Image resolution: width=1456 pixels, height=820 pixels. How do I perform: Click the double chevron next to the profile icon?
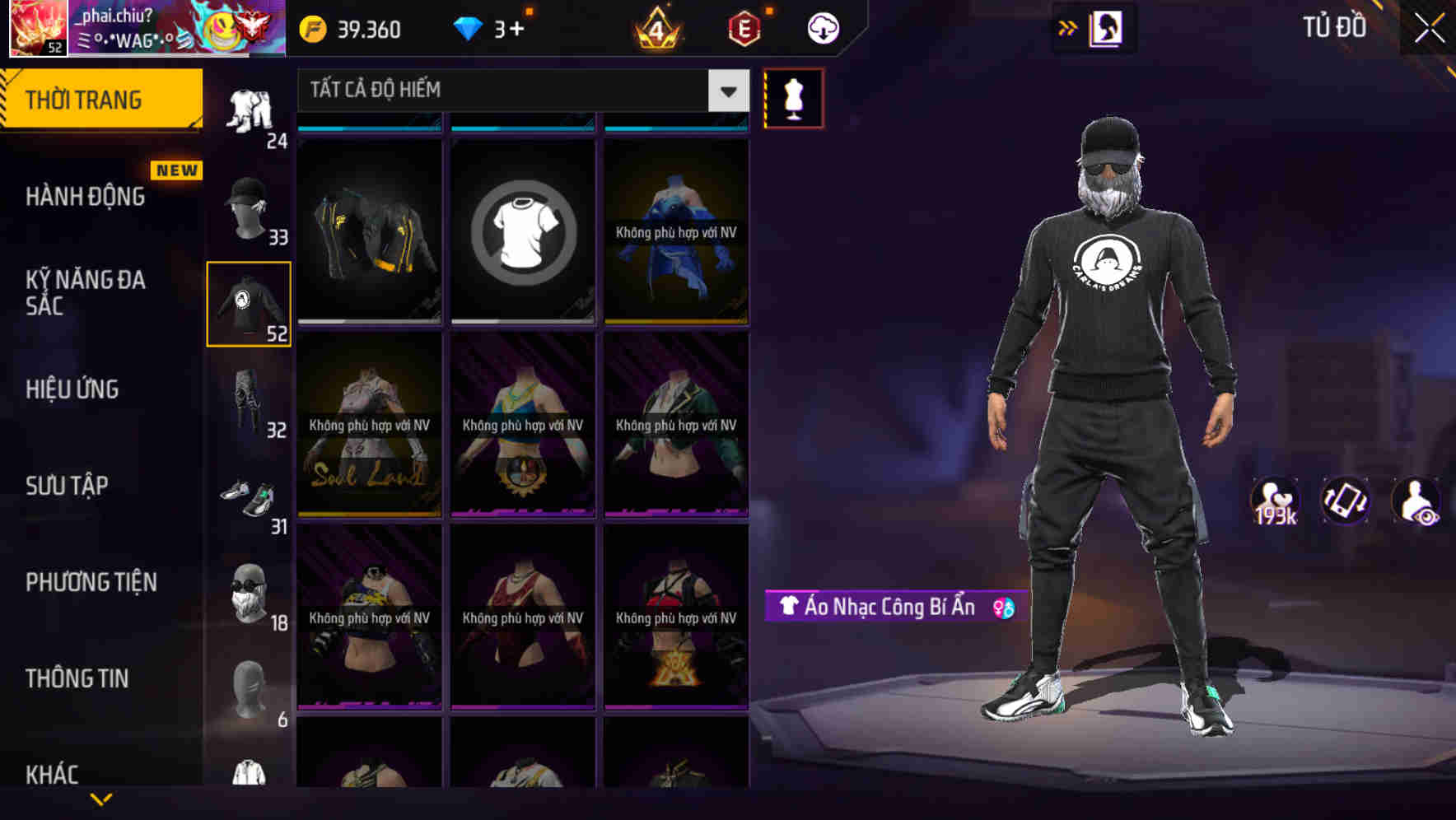(1068, 27)
